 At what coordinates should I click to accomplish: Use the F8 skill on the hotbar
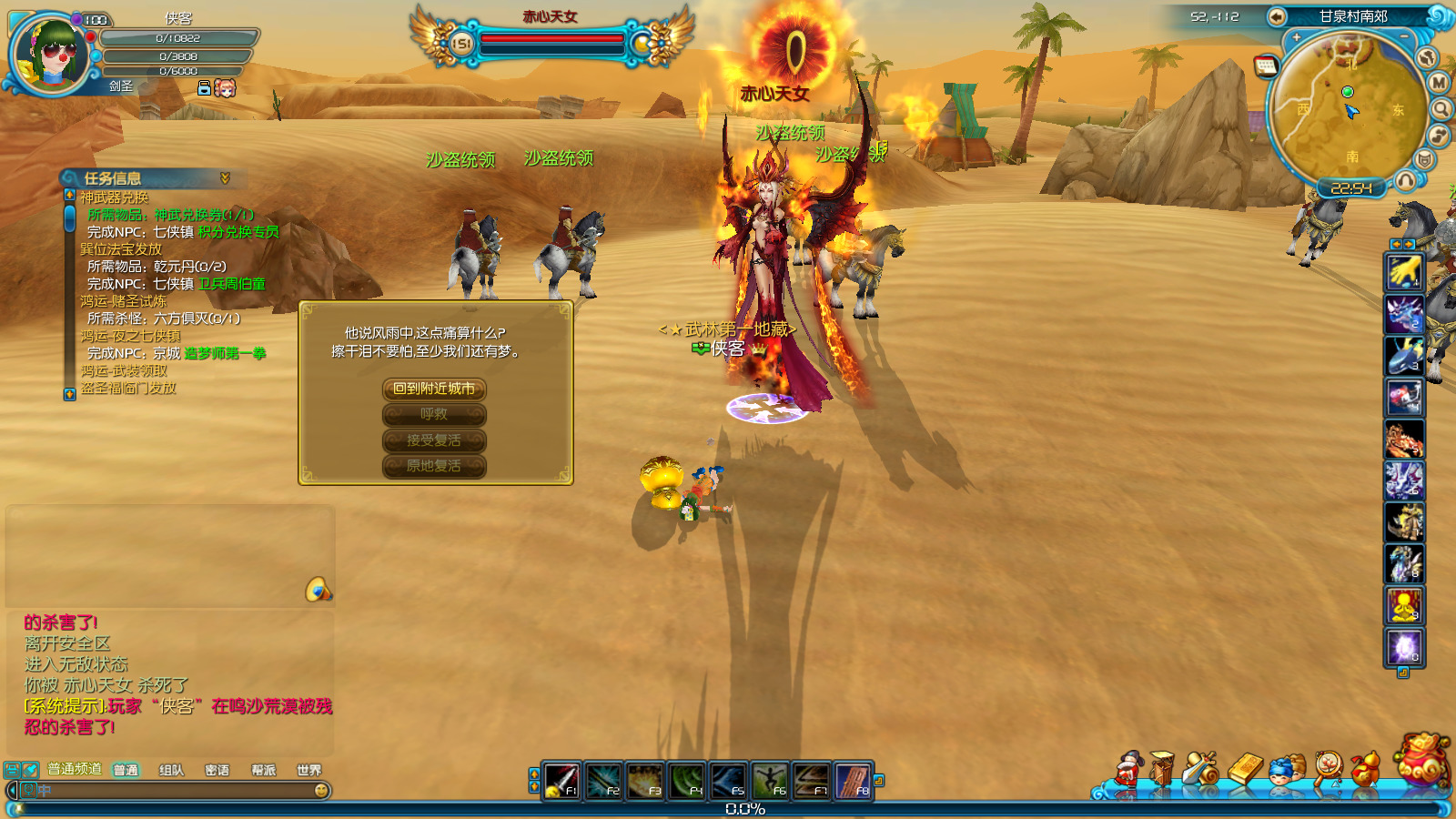[853, 781]
